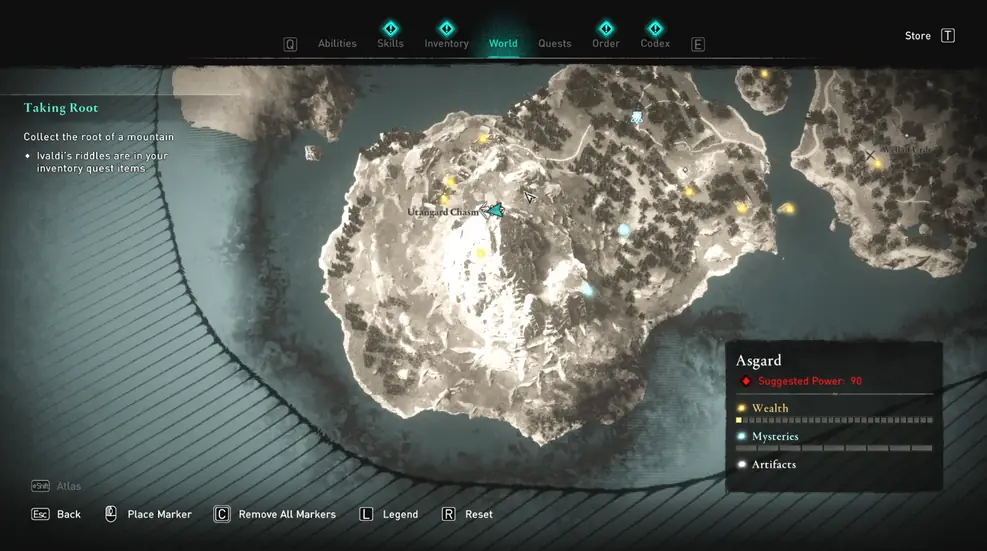987x551 pixels.
Task: Choose Place Marker option
Action: click(159, 514)
